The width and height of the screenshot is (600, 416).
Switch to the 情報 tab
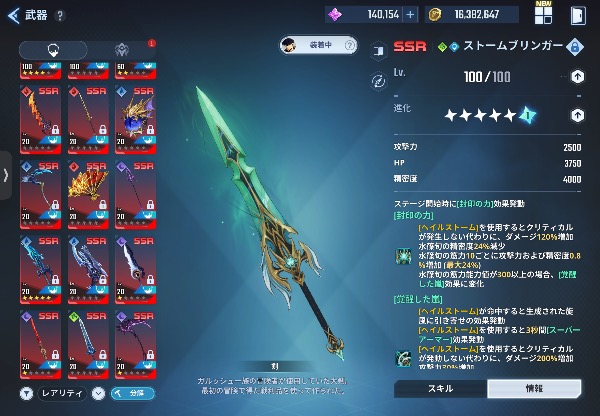[534, 388]
